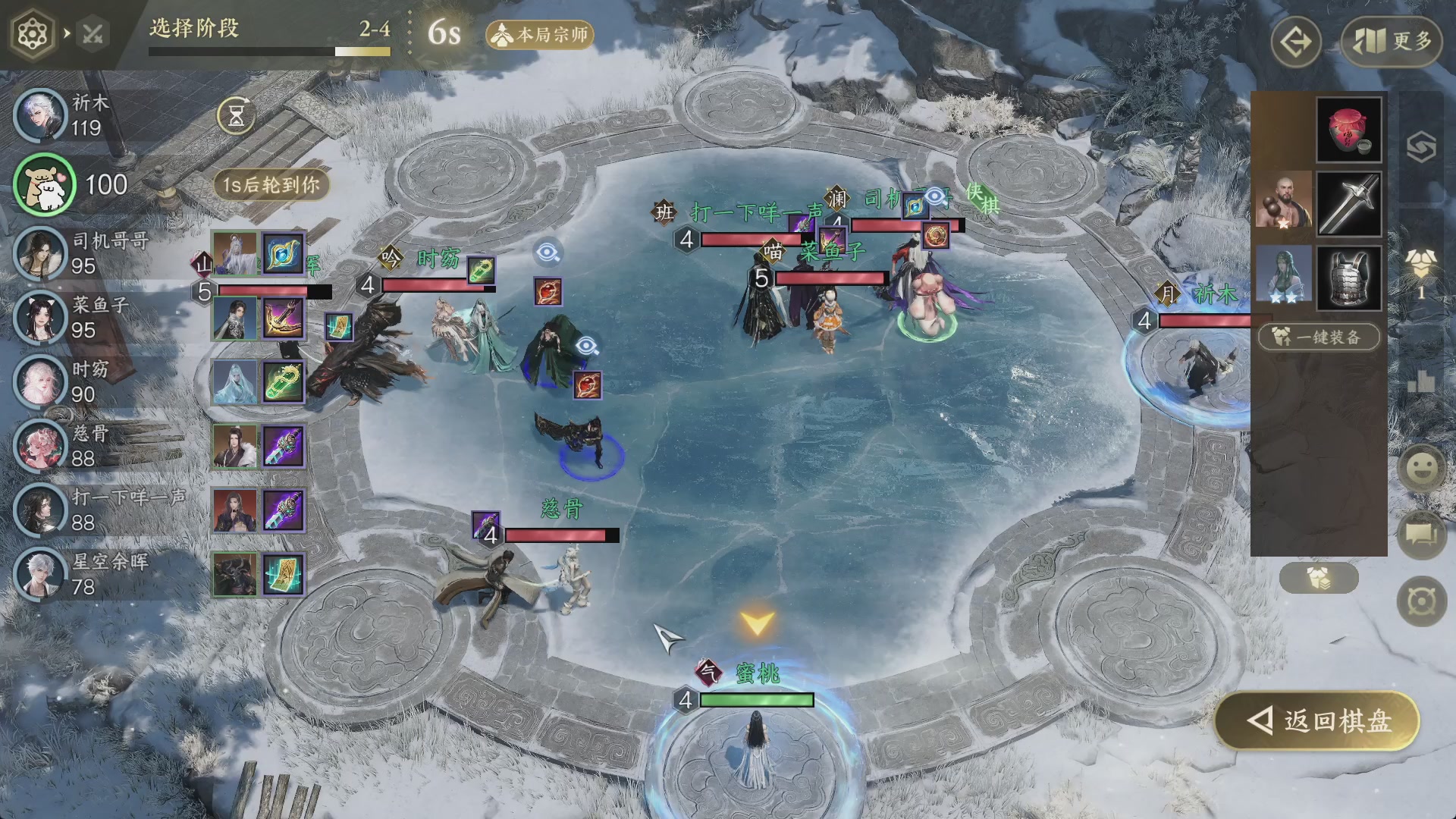The image size is (1456, 819).
Task: Click the 本局宗师 button
Action: (x=540, y=35)
